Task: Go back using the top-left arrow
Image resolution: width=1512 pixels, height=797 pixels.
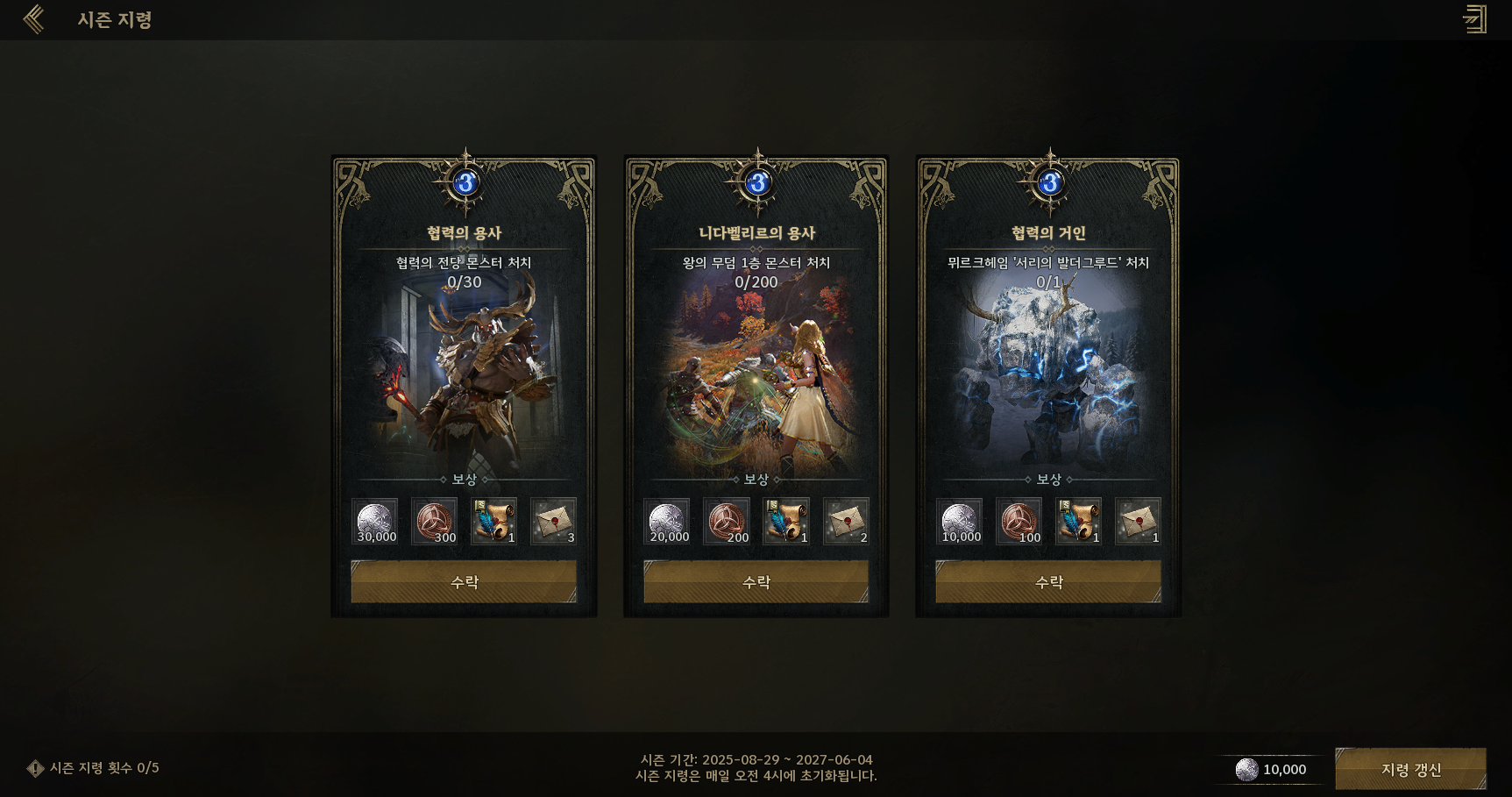Action: (x=33, y=19)
